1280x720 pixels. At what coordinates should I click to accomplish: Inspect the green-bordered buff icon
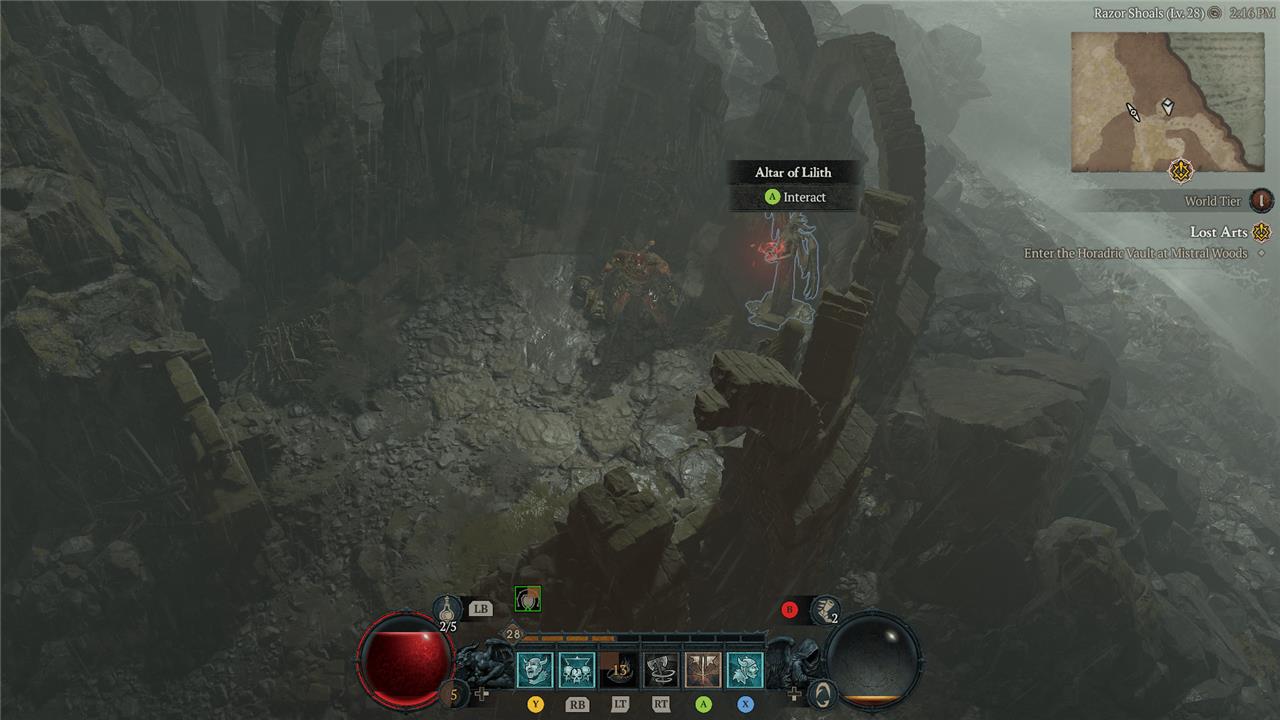click(527, 599)
